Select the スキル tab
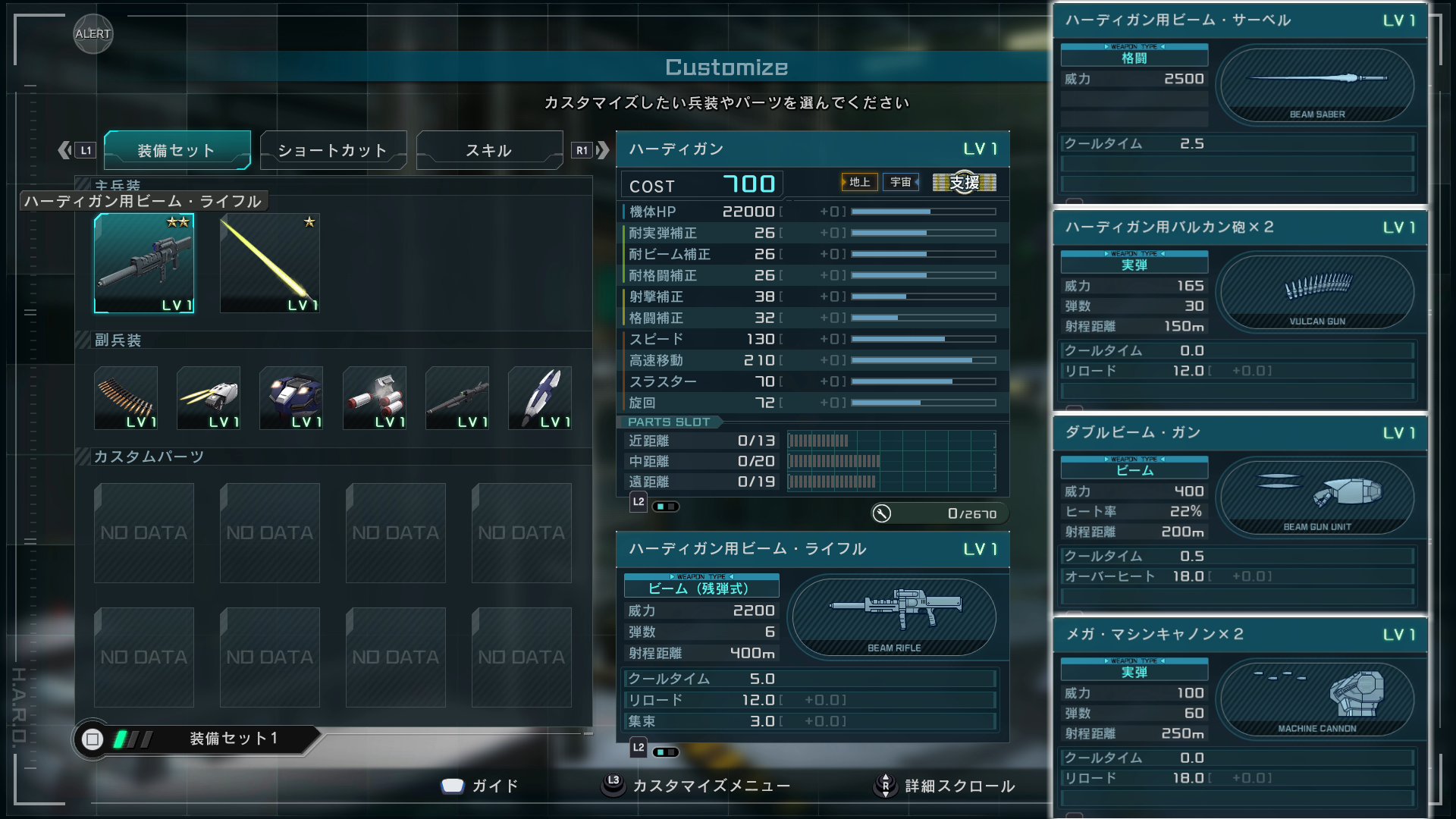This screenshot has height=819, width=1456. pos(489,150)
